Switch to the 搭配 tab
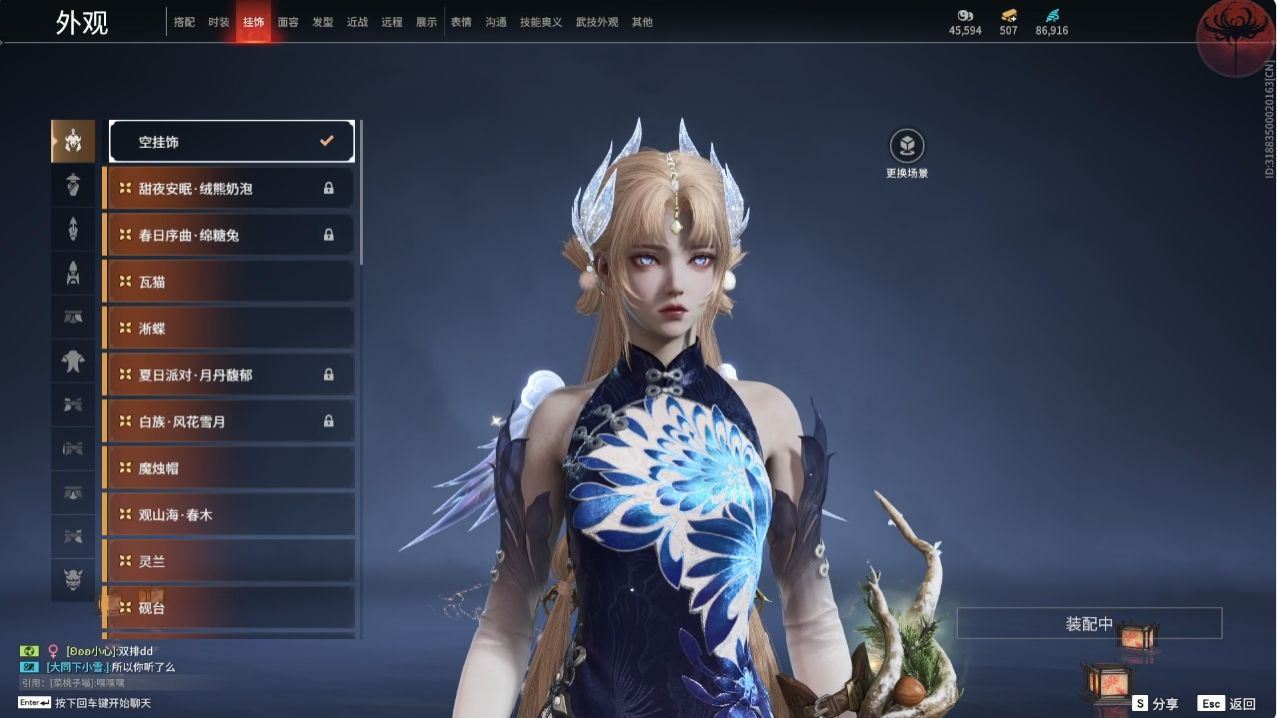 click(184, 22)
